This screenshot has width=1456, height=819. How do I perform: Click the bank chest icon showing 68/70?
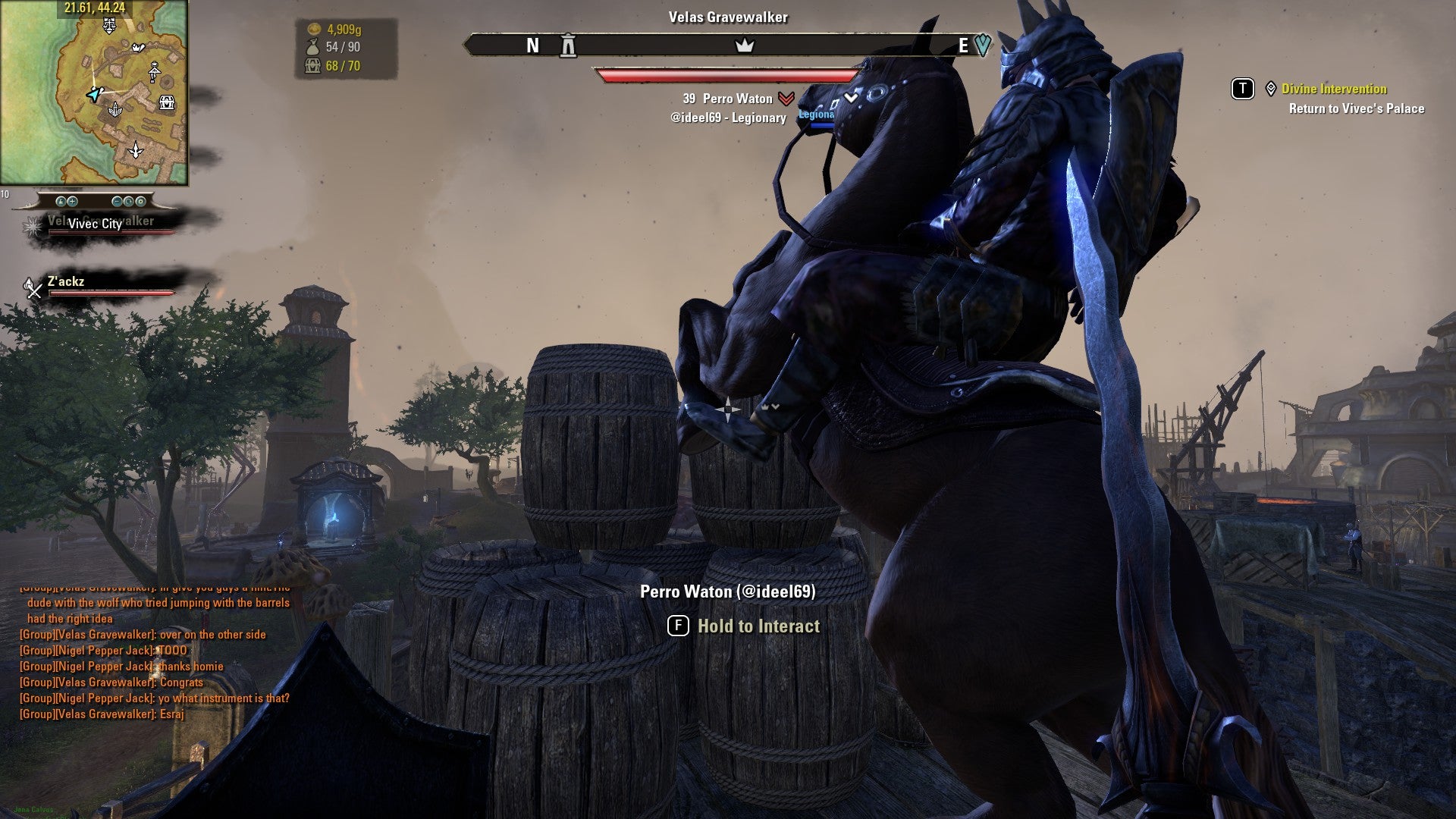point(311,66)
